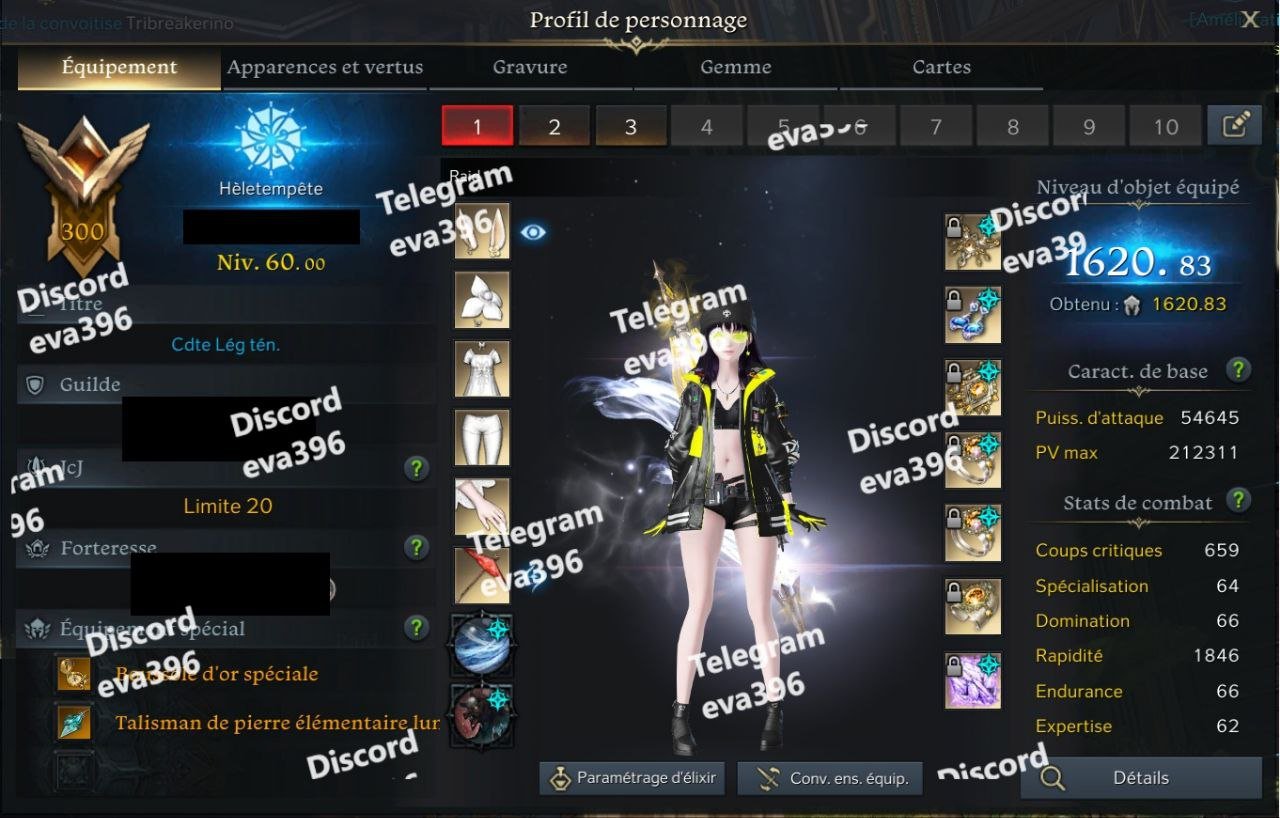The width and height of the screenshot is (1280, 818).
Task: Select the white pants equipment slot
Action: (x=482, y=438)
